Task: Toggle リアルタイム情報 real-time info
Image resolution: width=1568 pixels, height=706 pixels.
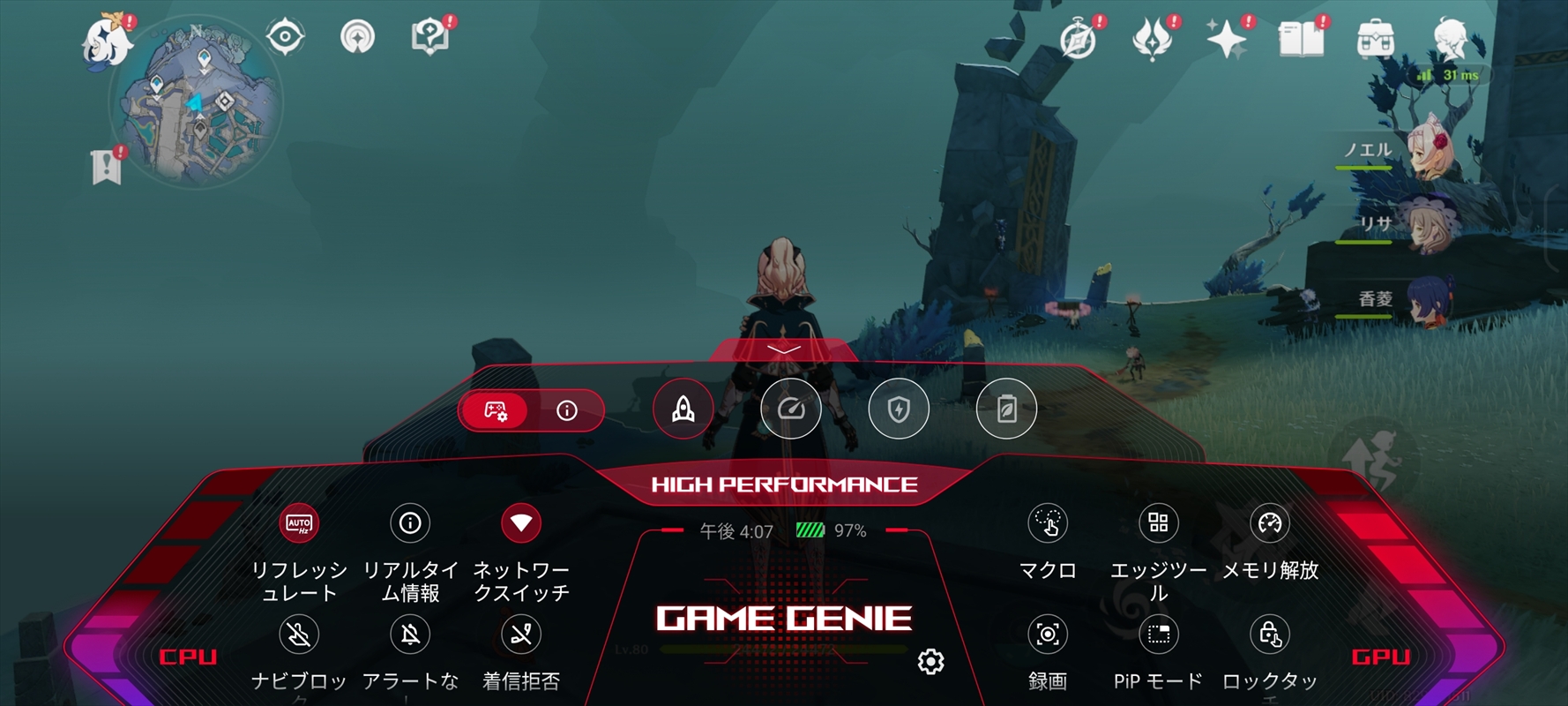Action: pyautogui.click(x=410, y=523)
